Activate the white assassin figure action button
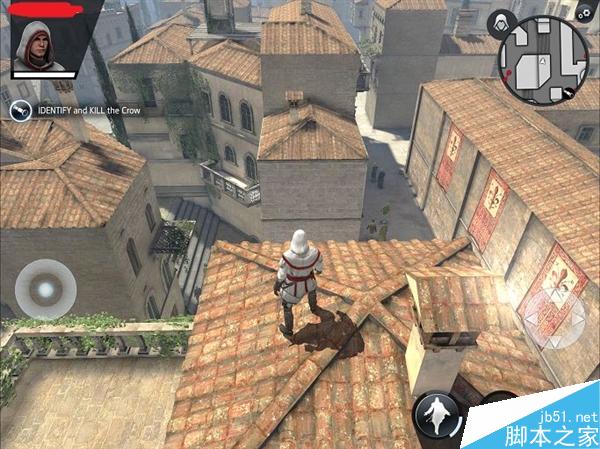The width and height of the screenshot is (600, 449). click(x=437, y=412)
